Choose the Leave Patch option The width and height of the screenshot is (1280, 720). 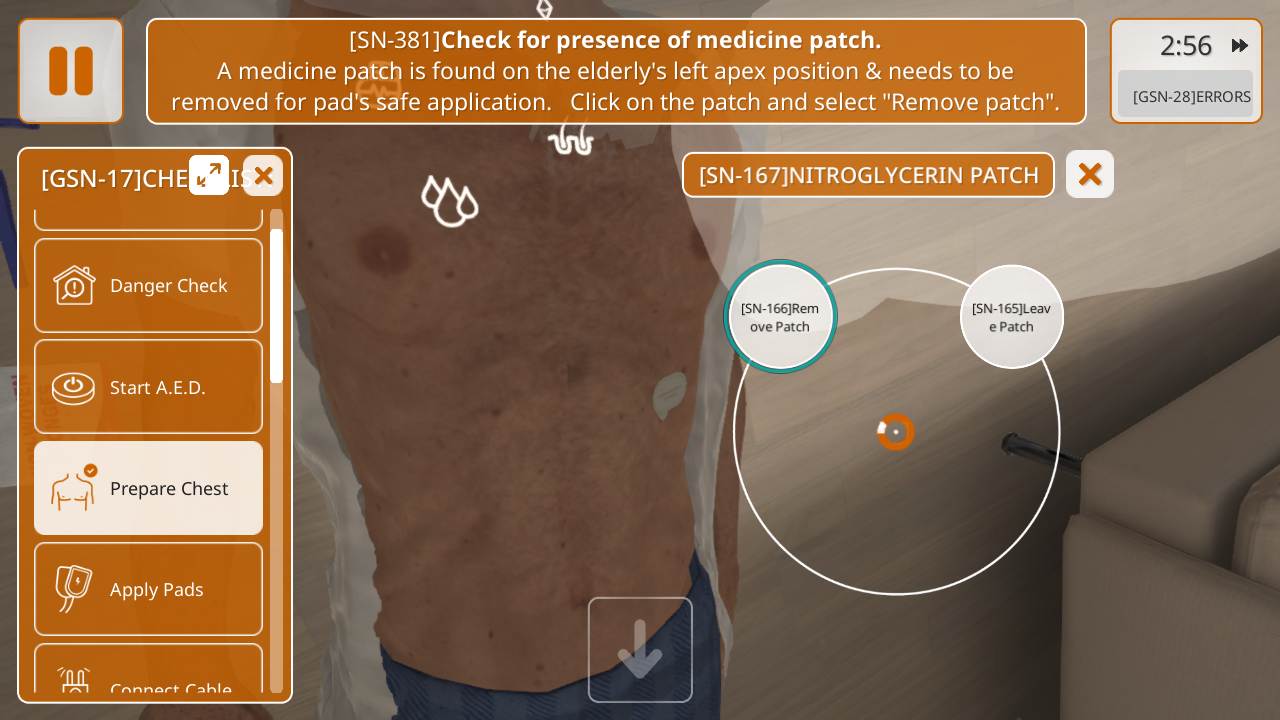tap(1011, 317)
